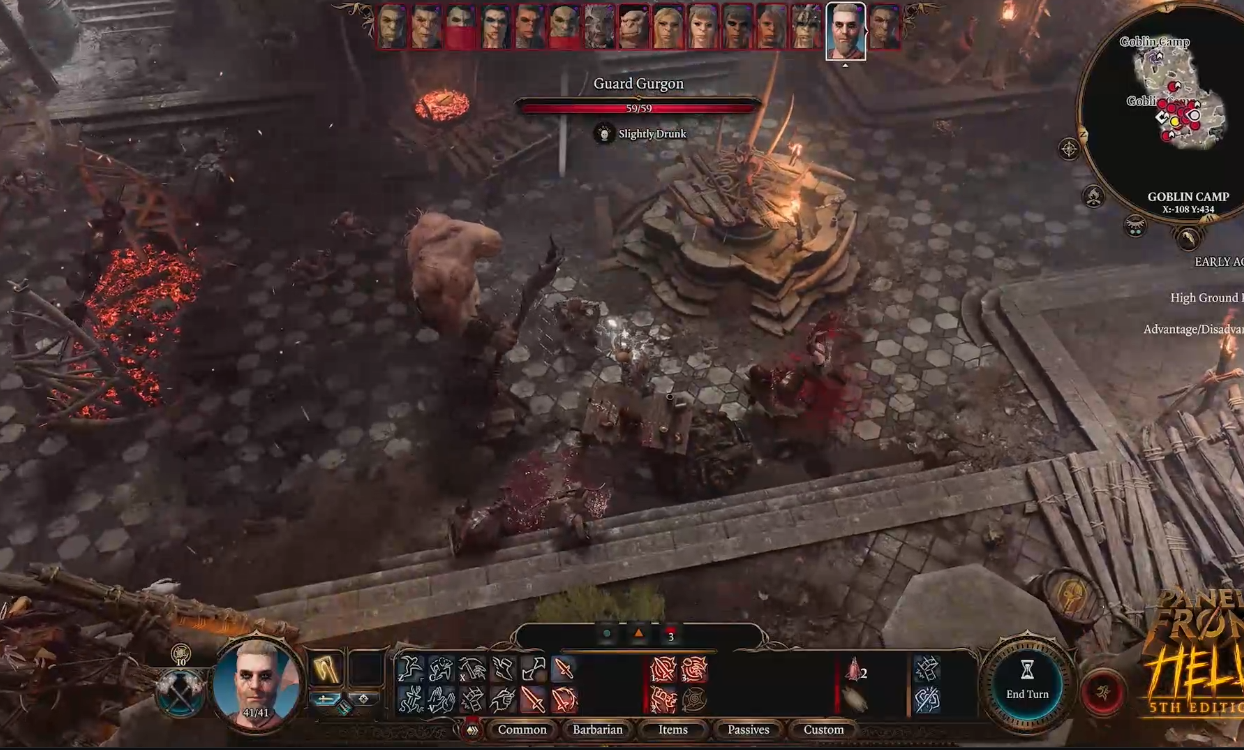Switch to the Common hotbar tab
Screen dimensions: 1244x750
522,730
